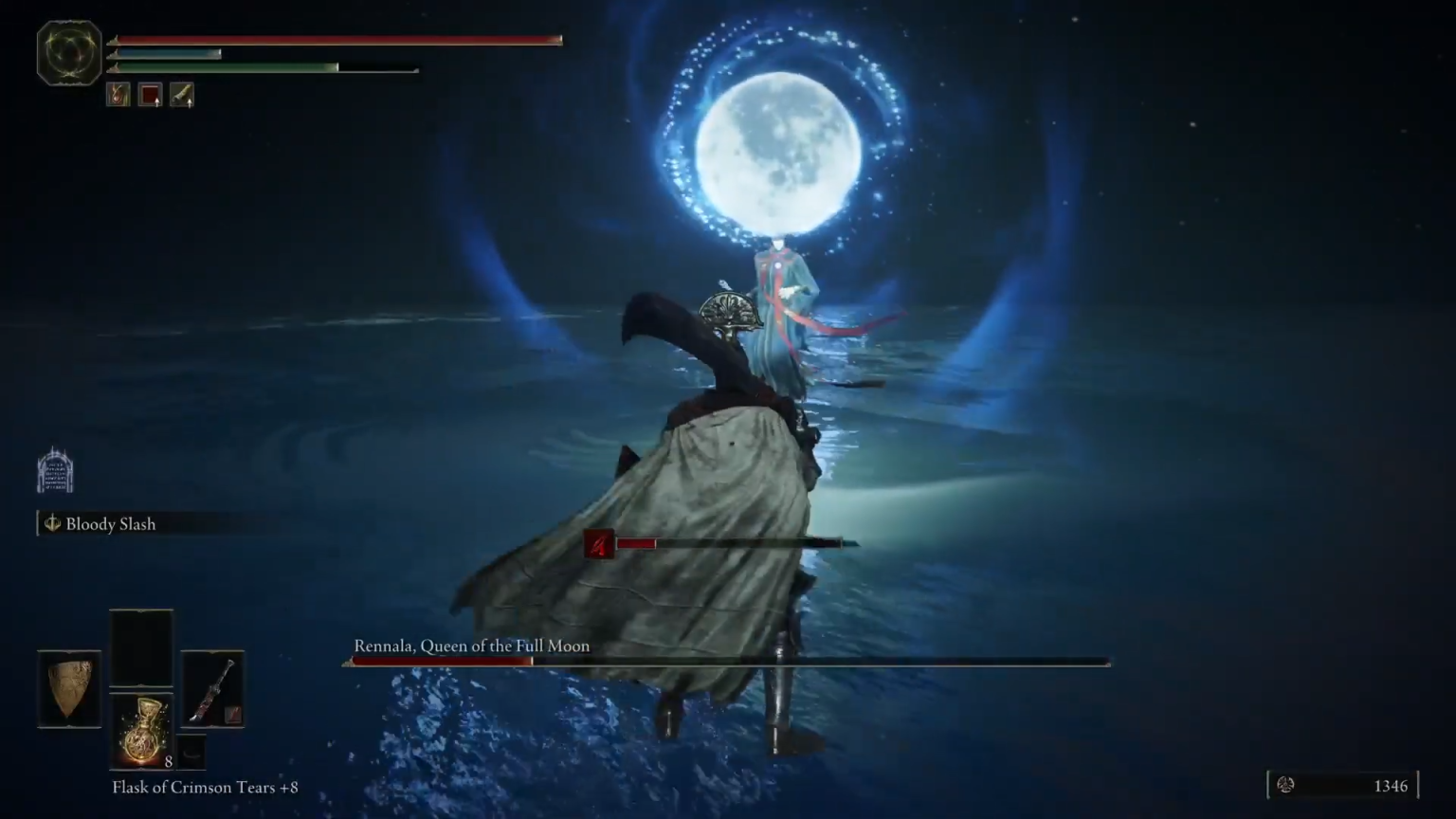The width and height of the screenshot is (1456, 819).
Task: Click the compass medallion emblem top left
Action: [67, 53]
